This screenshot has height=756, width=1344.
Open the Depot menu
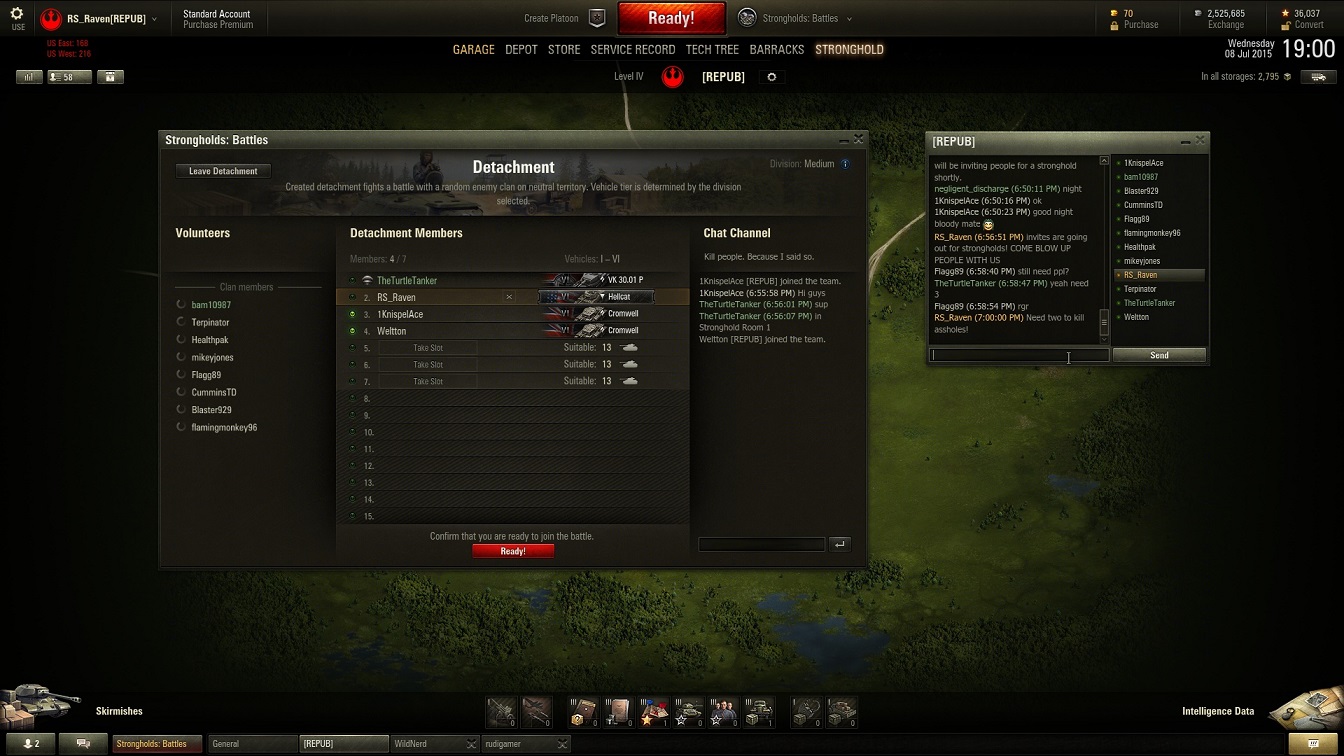pos(521,49)
